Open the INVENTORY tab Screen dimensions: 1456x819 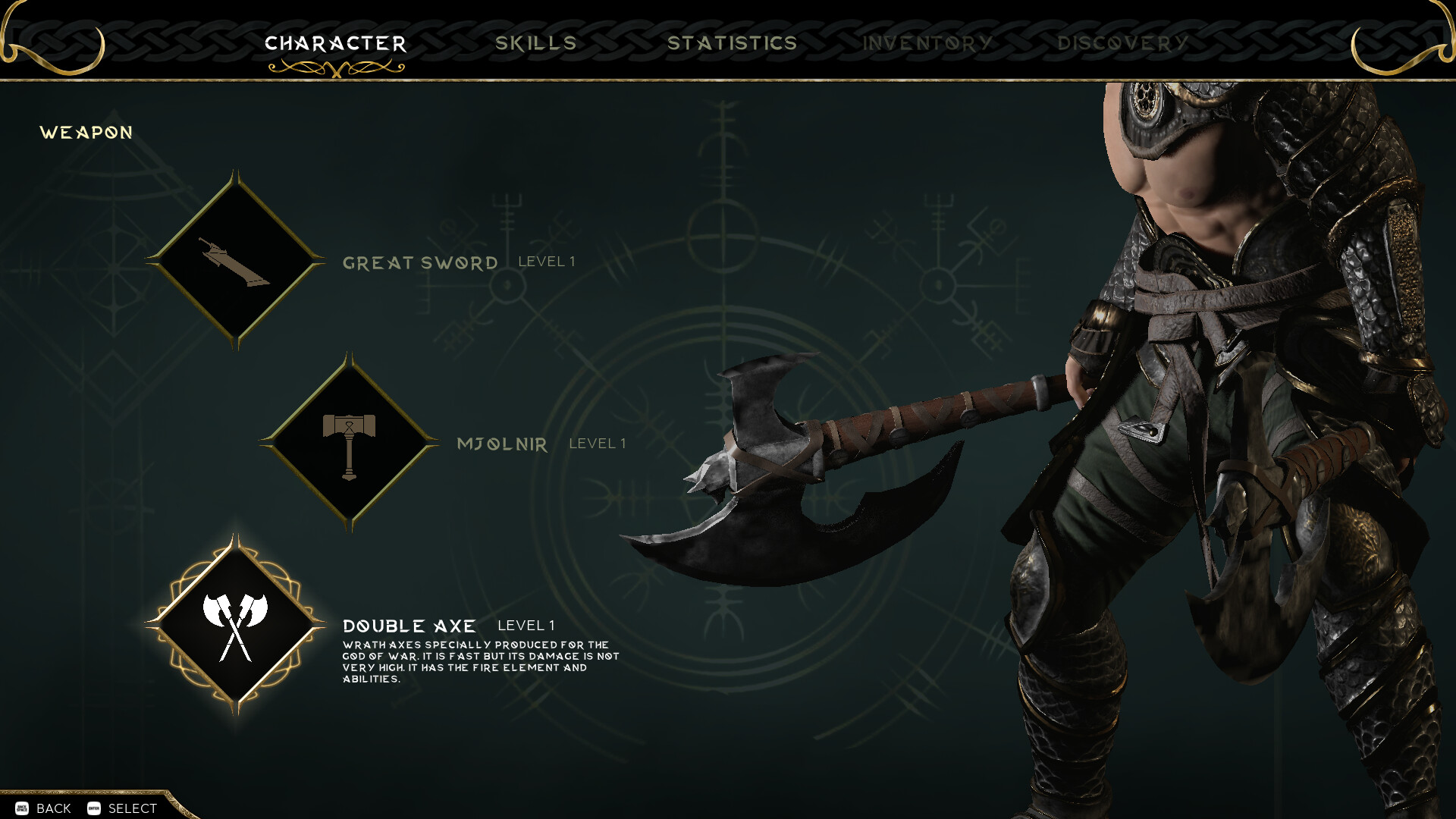pyautogui.click(x=927, y=43)
